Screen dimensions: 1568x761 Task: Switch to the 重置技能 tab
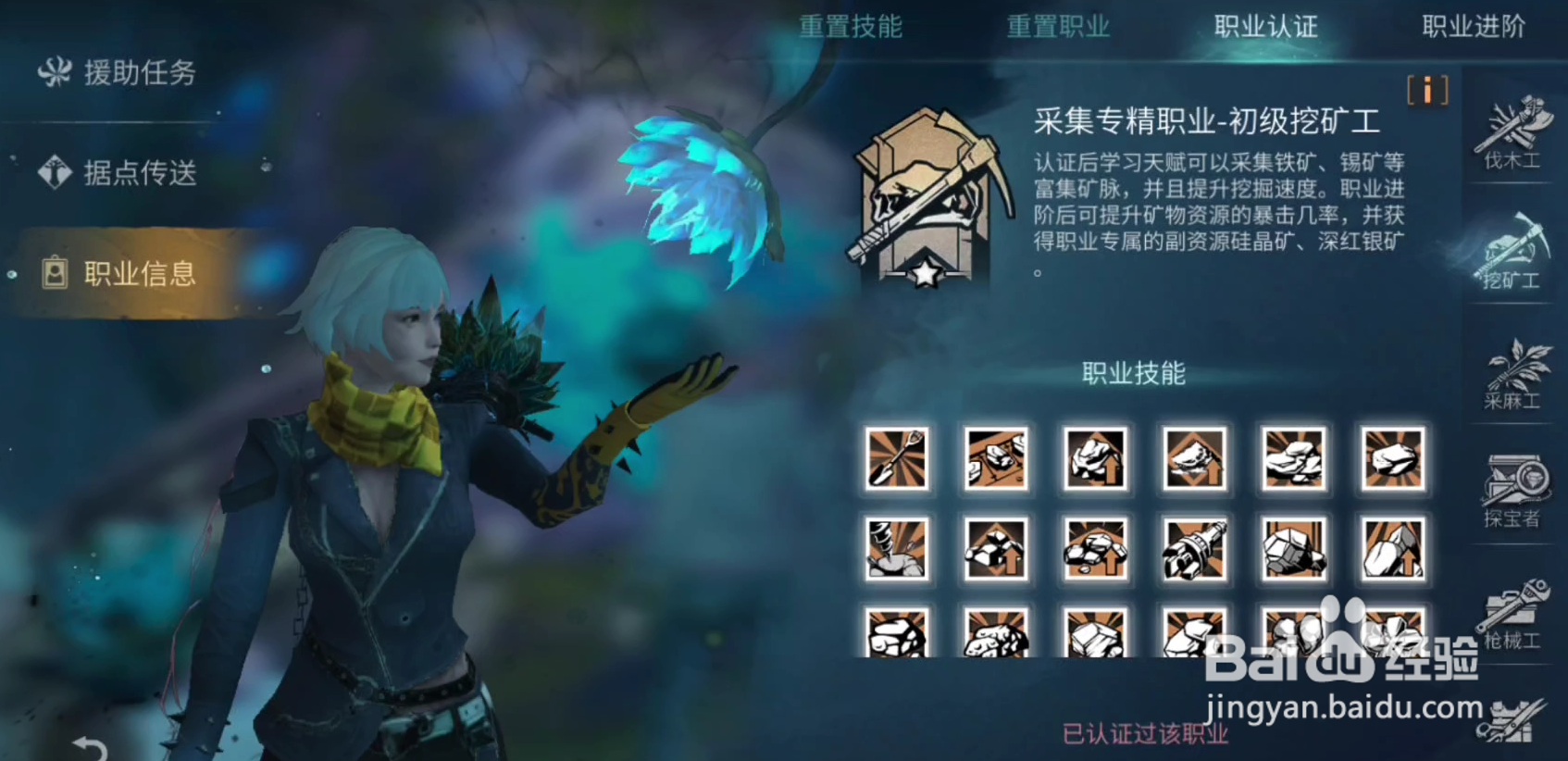point(852,28)
